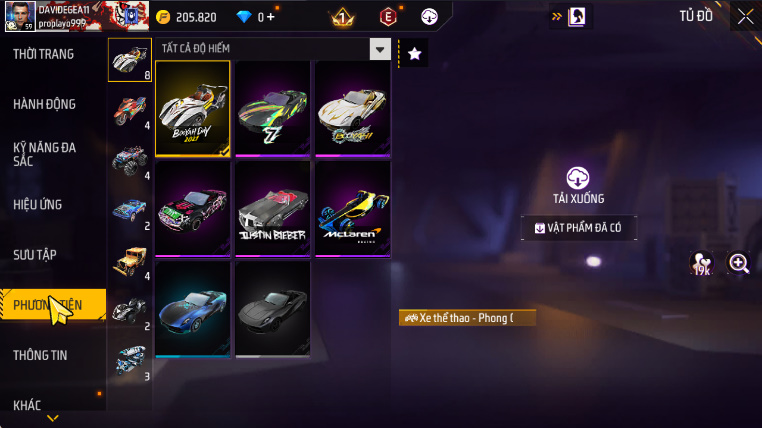Viewport: 762px width, 428px height.
Task: Click the Tải Xuống download icon
Action: click(578, 179)
